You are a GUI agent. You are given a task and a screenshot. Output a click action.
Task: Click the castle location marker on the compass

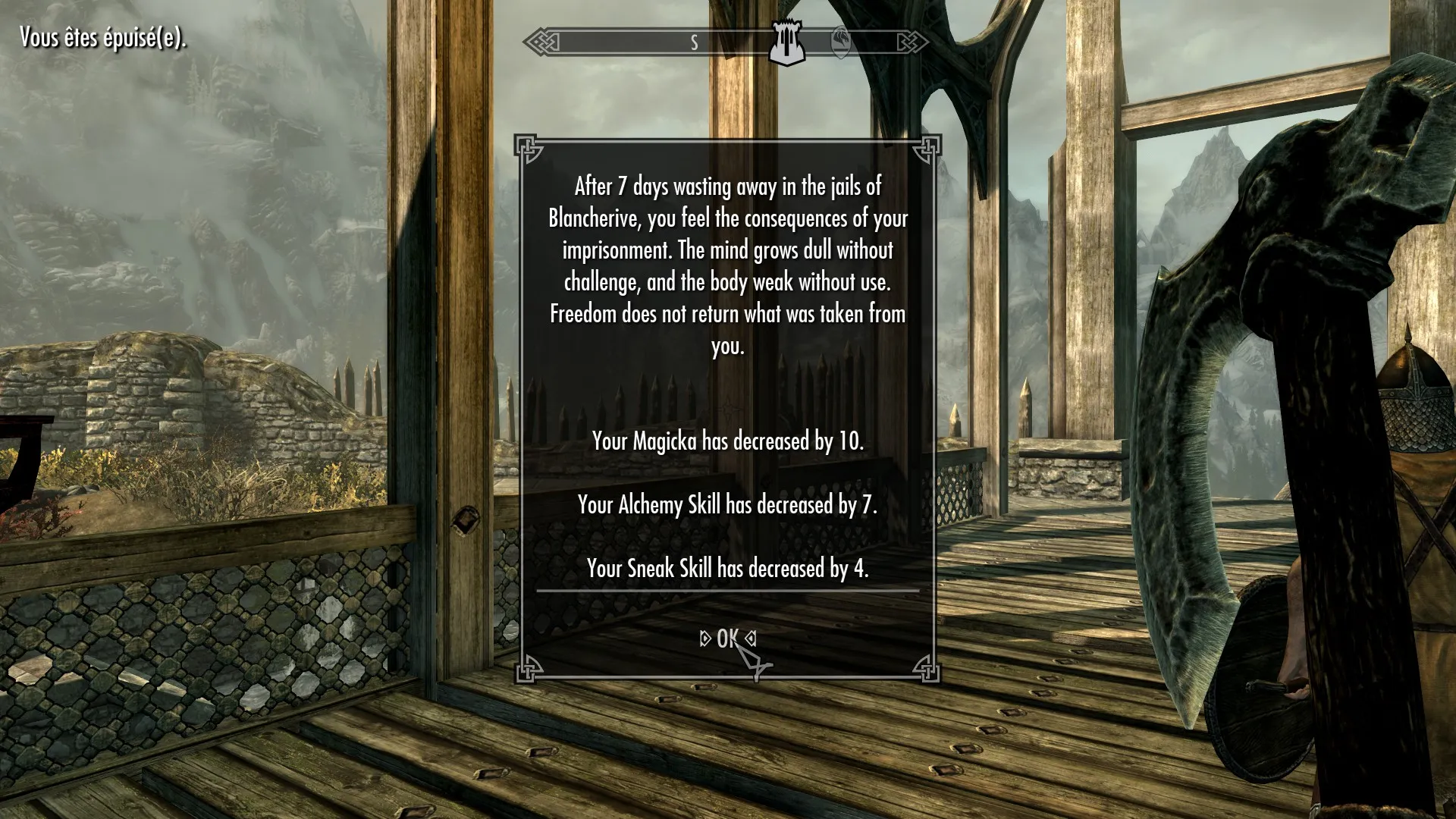coord(786,42)
